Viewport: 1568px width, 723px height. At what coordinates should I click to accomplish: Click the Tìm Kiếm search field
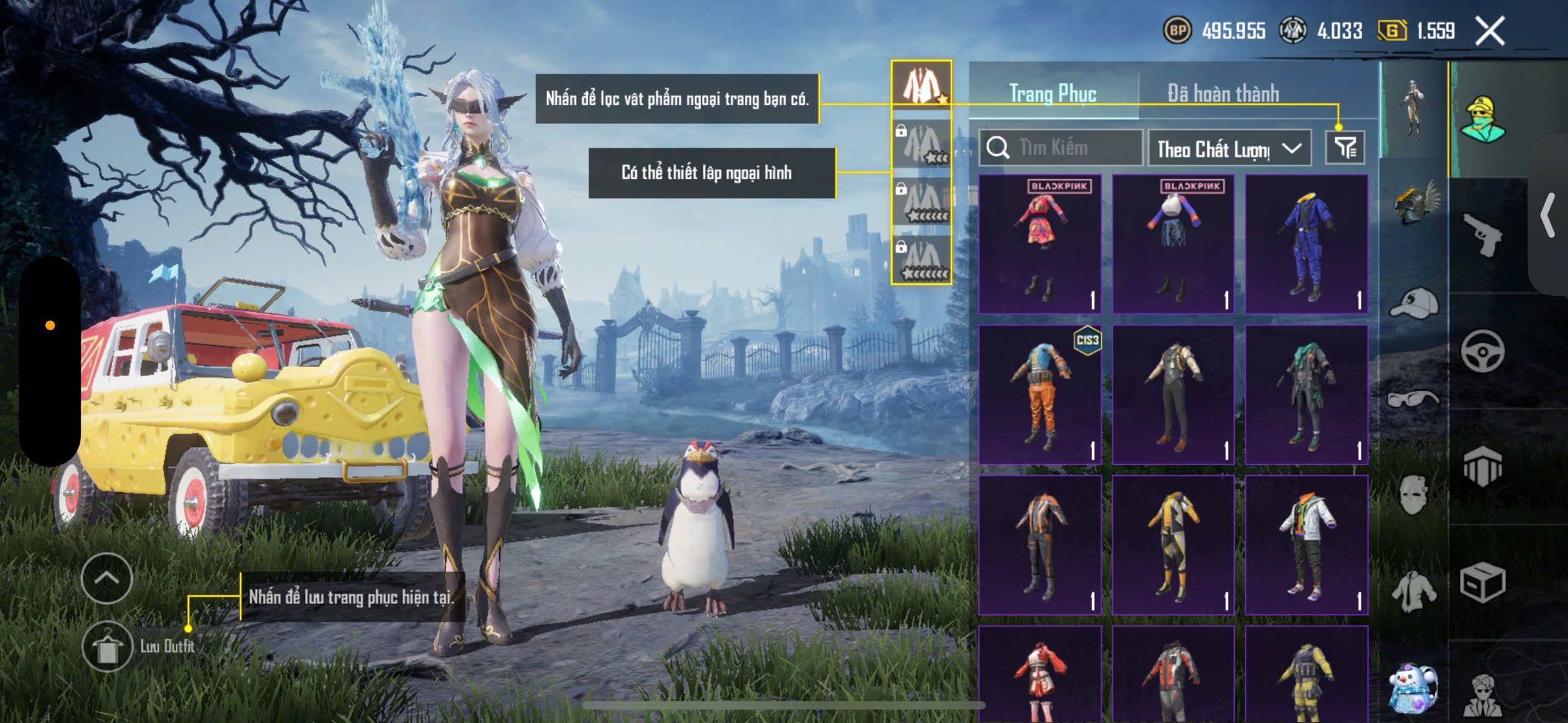click(1061, 148)
